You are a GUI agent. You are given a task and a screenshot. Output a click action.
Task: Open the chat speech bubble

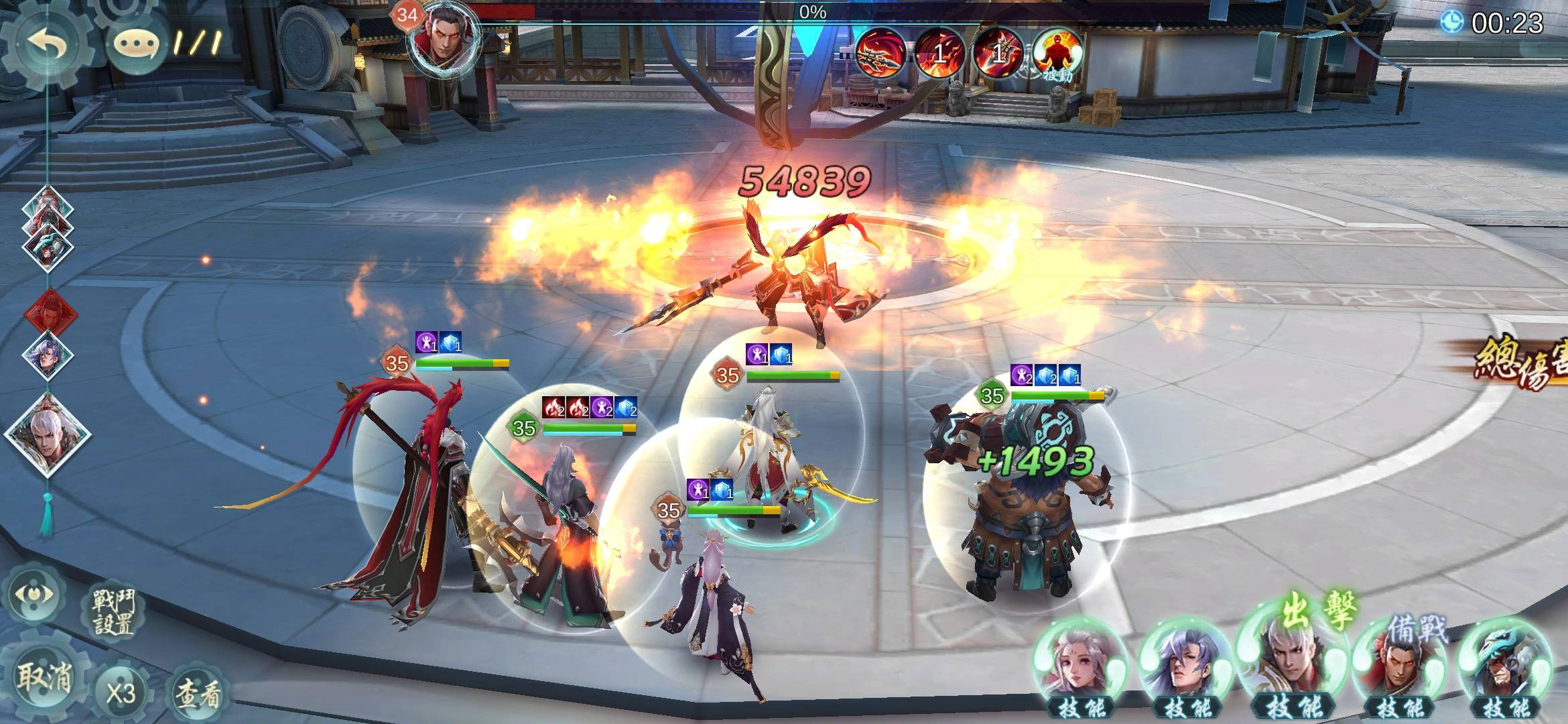[136, 44]
